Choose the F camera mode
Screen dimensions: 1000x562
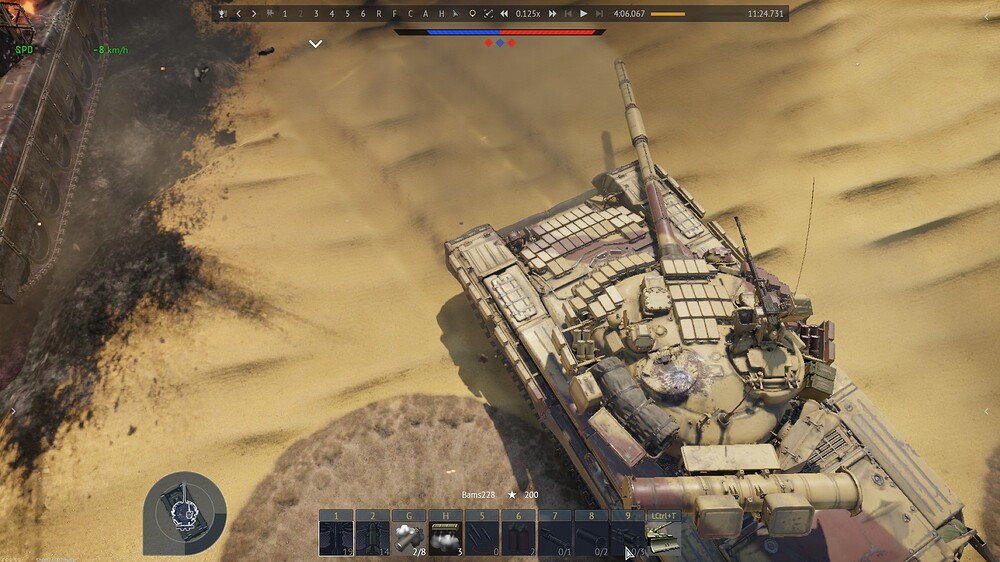tap(394, 14)
